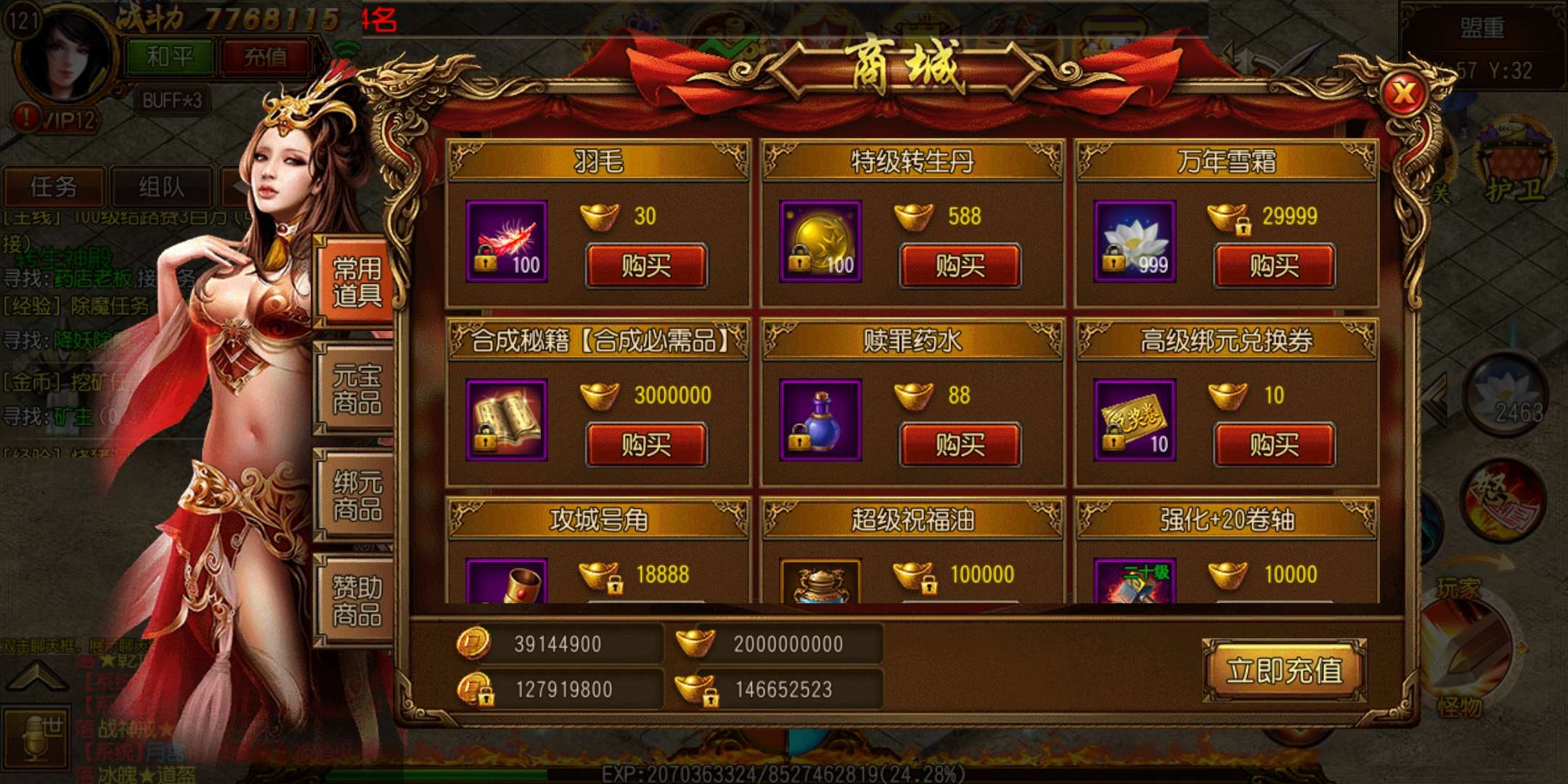This screenshot has height=784, width=1568.
Task: Select the 万年雪霜 lotus icon
Action: tap(1135, 242)
